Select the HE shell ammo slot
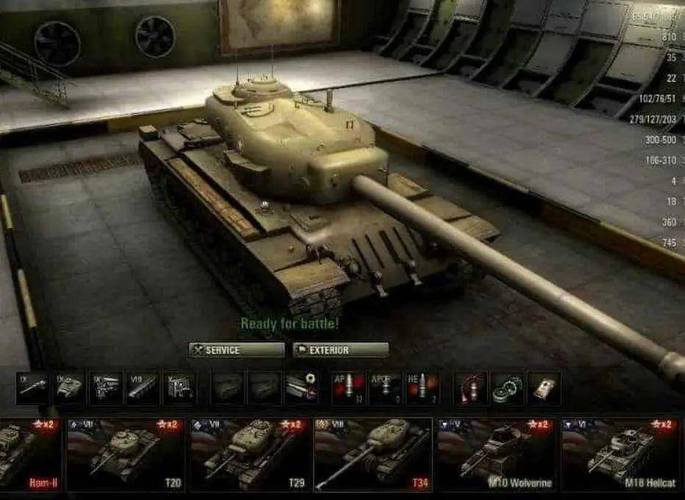This screenshot has height=500, width=685. pyautogui.click(x=420, y=388)
